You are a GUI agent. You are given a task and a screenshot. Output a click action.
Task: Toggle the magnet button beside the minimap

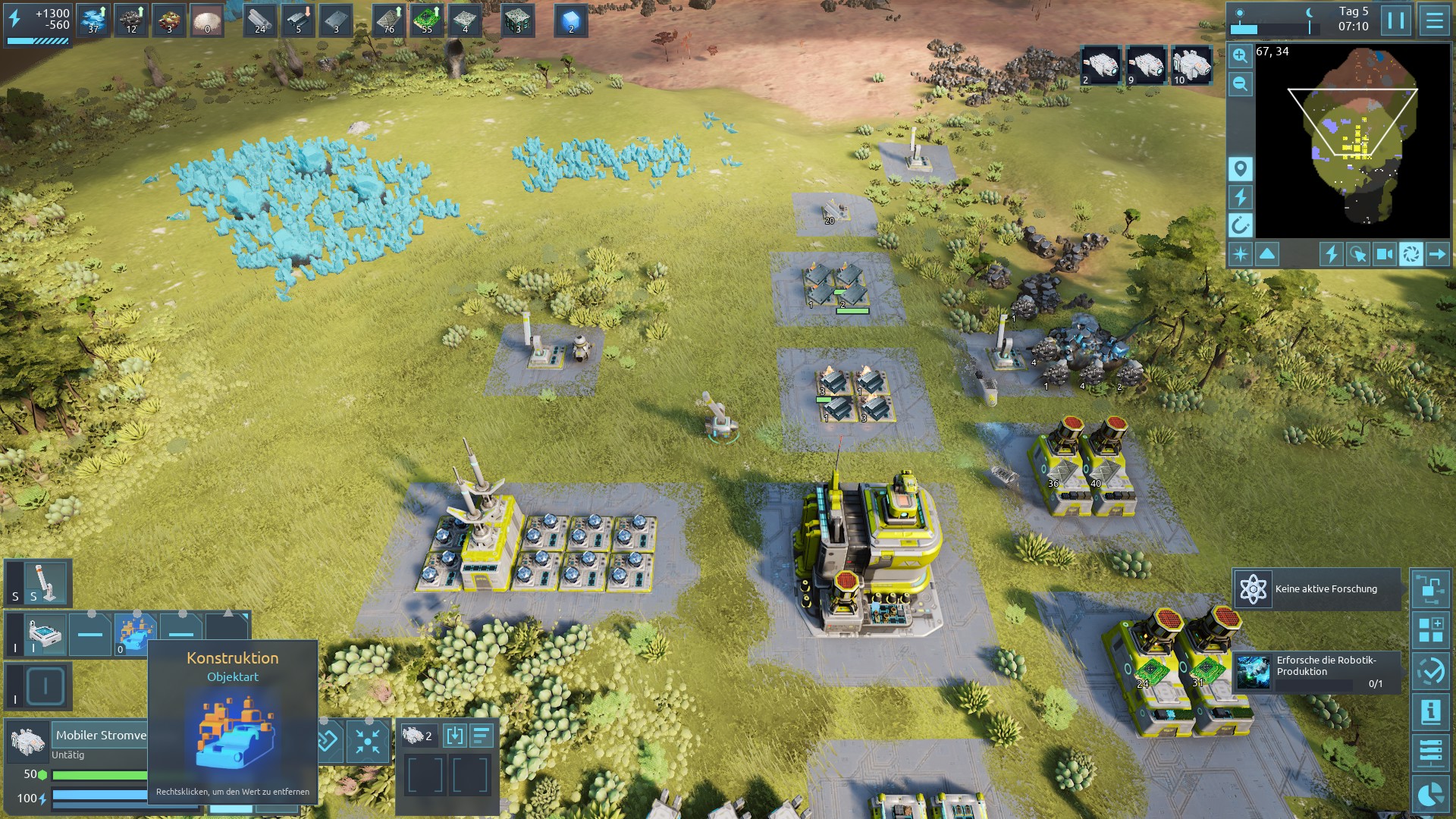[1240, 225]
